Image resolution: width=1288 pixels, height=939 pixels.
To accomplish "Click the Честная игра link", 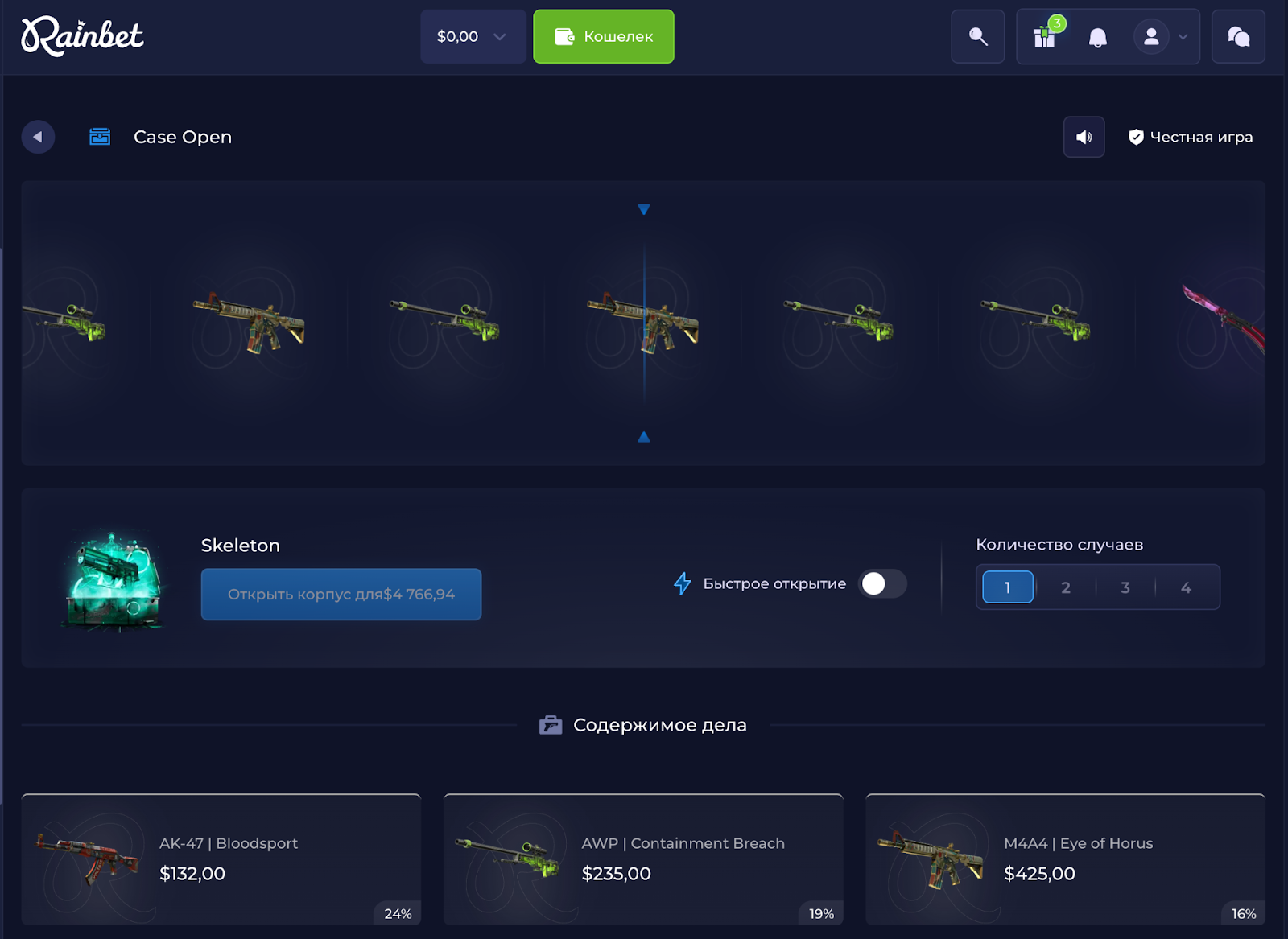I will click(x=1201, y=137).
